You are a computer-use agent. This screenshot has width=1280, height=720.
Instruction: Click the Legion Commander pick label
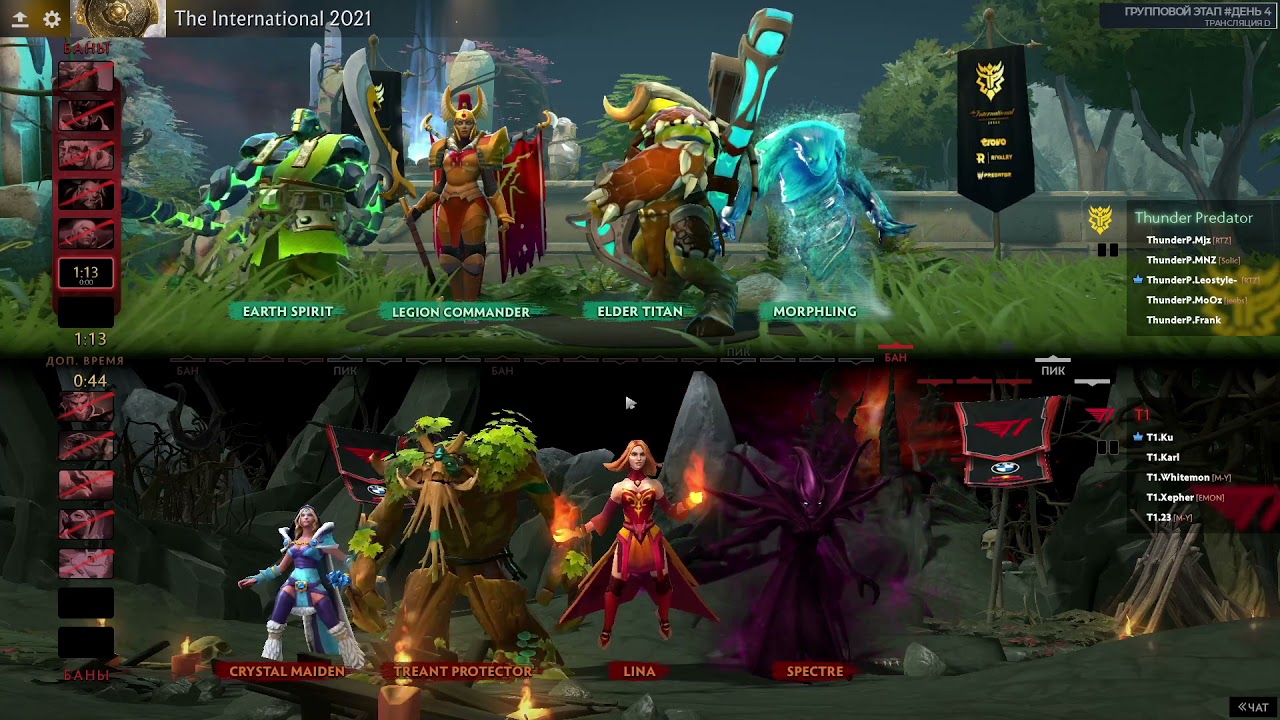pos(460,312)
